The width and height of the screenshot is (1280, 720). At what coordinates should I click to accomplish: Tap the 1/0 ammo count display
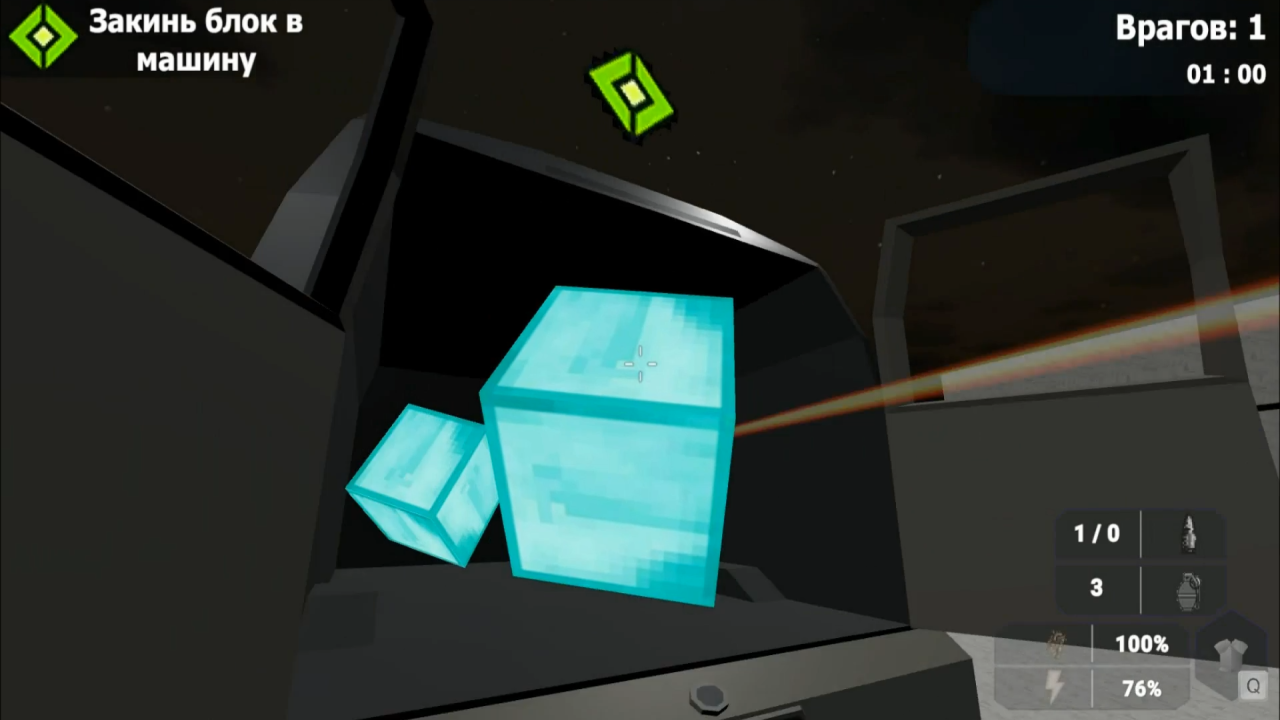point(1097,533)
